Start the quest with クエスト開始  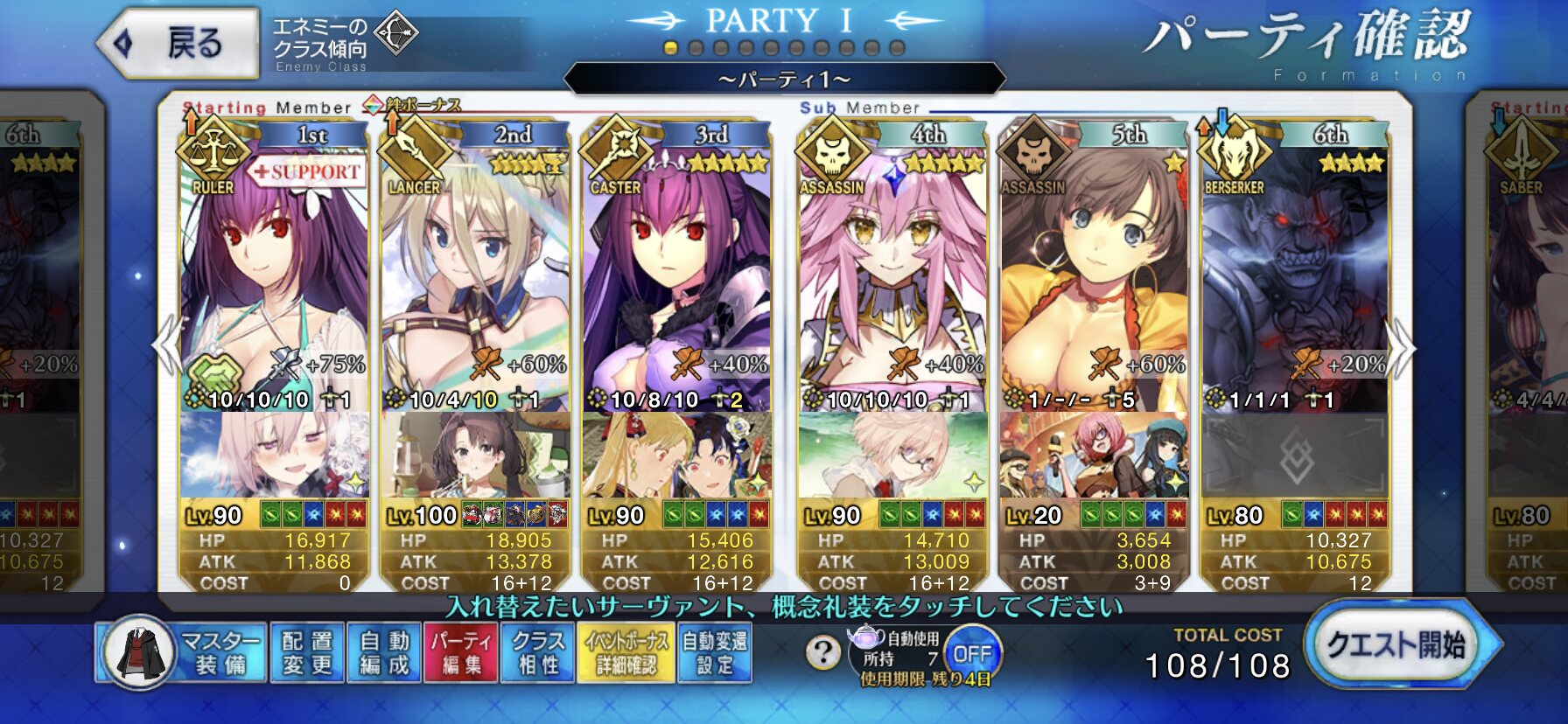pyautogui.click(x=1396, y=646)
